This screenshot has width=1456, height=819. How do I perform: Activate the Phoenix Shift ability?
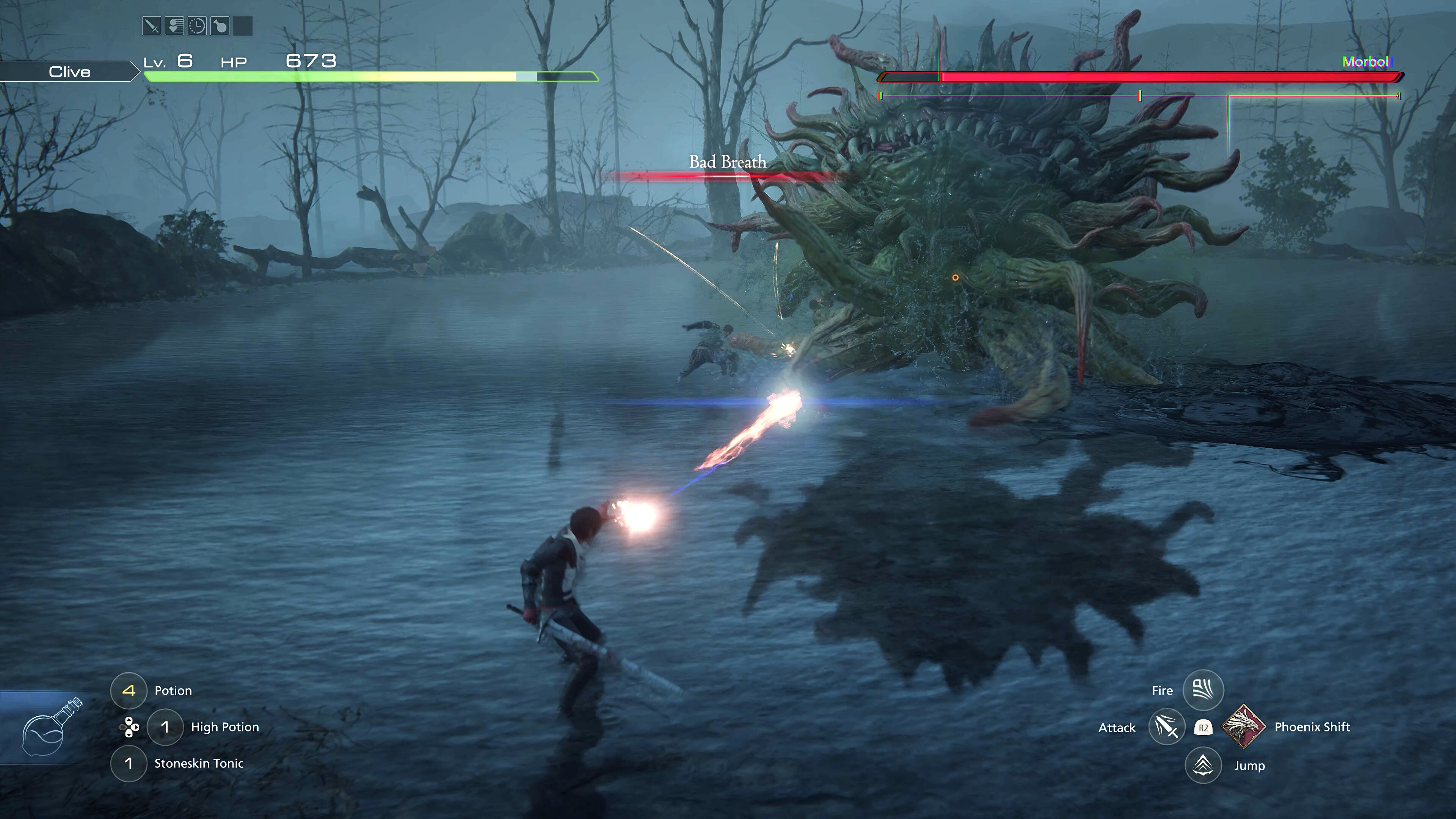point(1244,727)
